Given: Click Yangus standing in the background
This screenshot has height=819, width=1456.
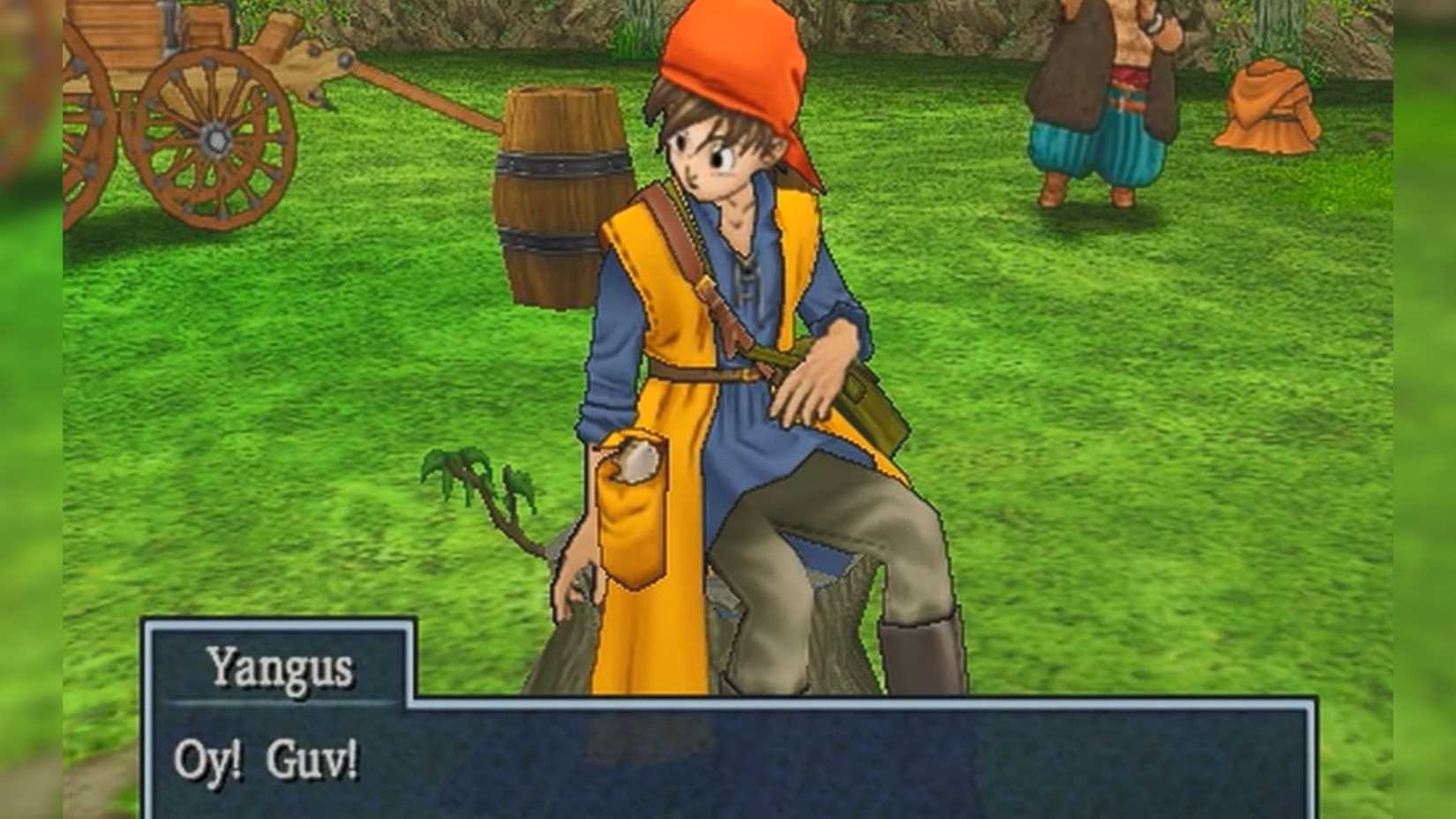Looking at the screenshot, I should click(1103, 97).
